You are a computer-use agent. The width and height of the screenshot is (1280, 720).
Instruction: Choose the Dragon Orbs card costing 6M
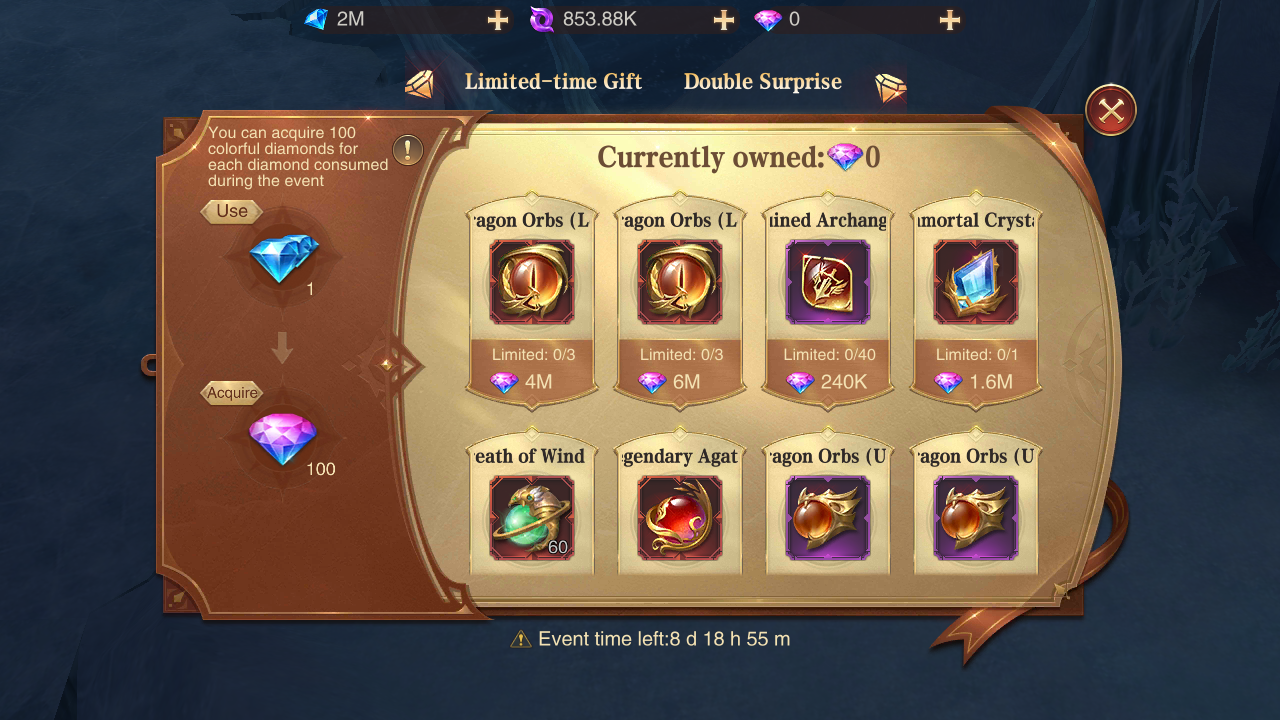[x=680, y=300]
